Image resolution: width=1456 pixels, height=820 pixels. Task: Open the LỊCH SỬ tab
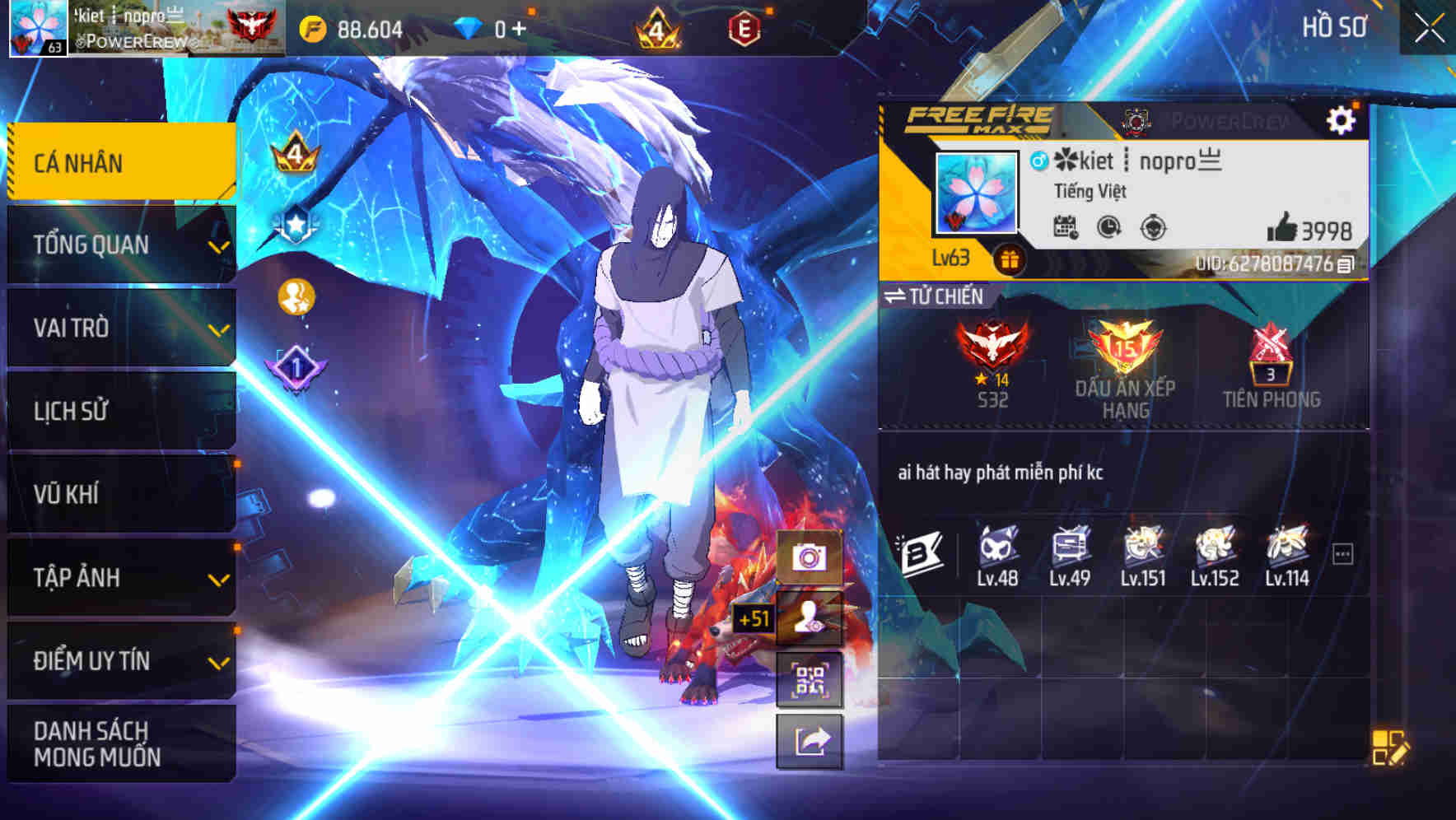coord(119,411)
